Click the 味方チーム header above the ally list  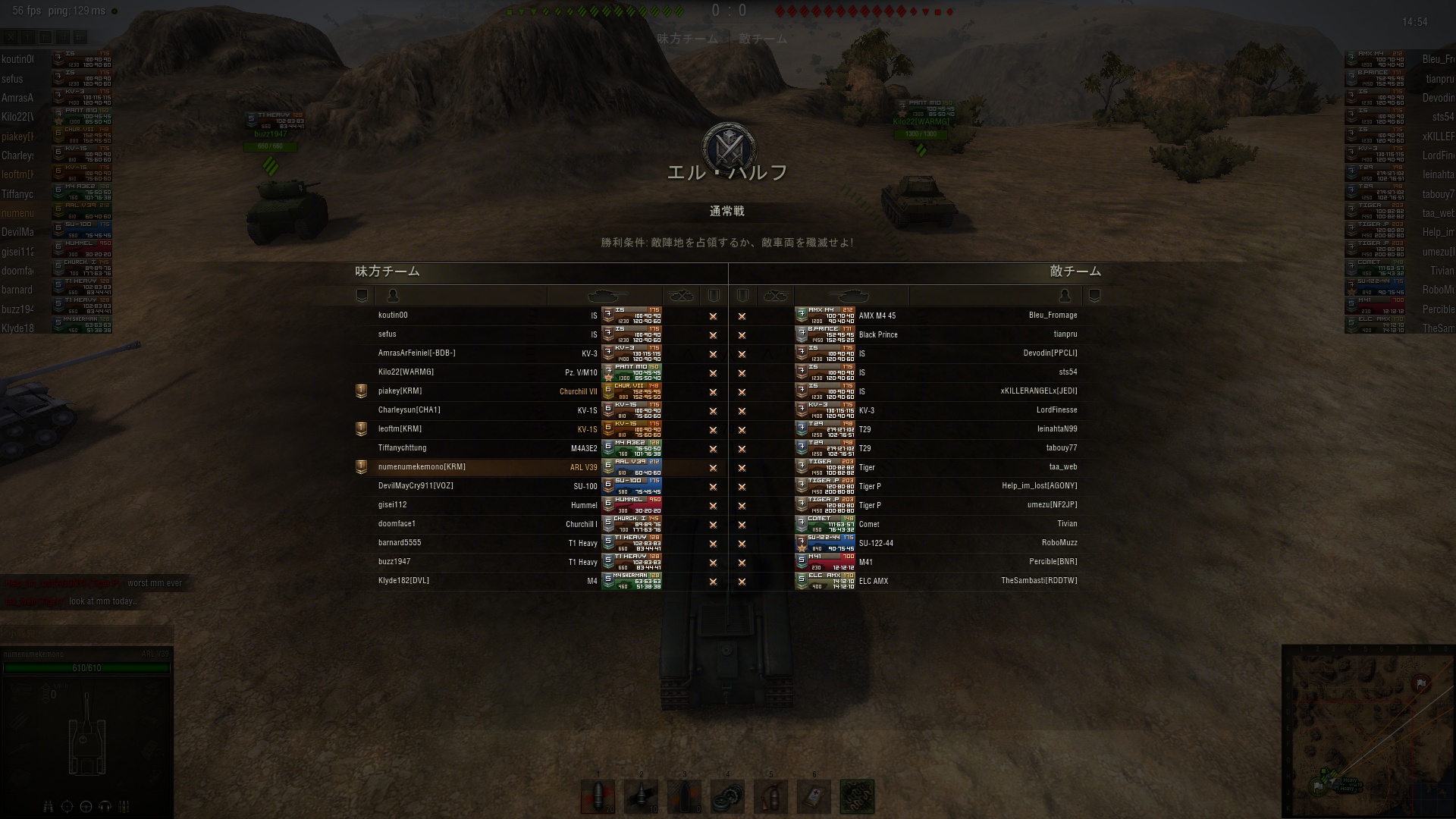[388, 271]
